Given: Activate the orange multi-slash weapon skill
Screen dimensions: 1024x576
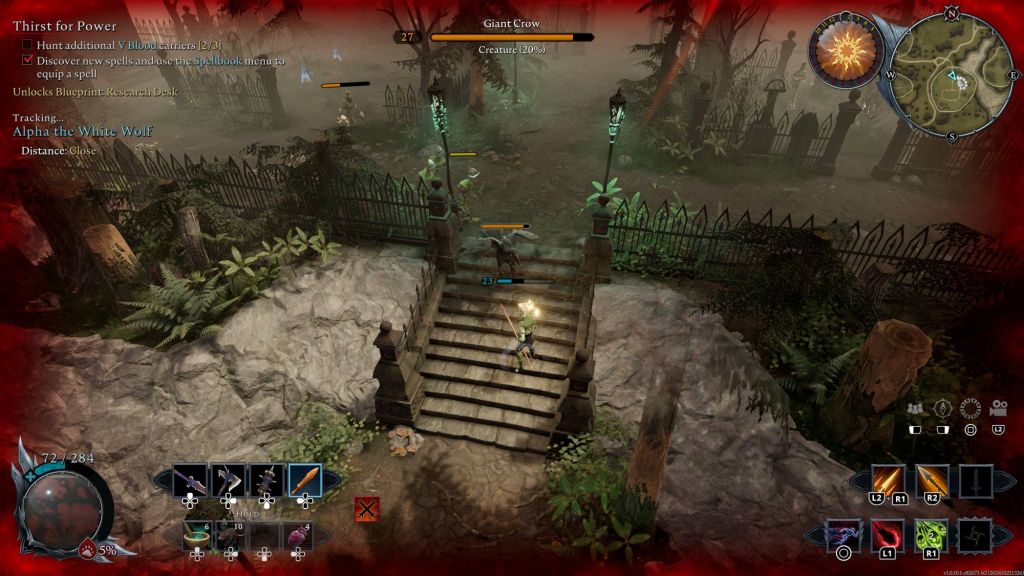Looking at the screenshot, I should (888, 481).
